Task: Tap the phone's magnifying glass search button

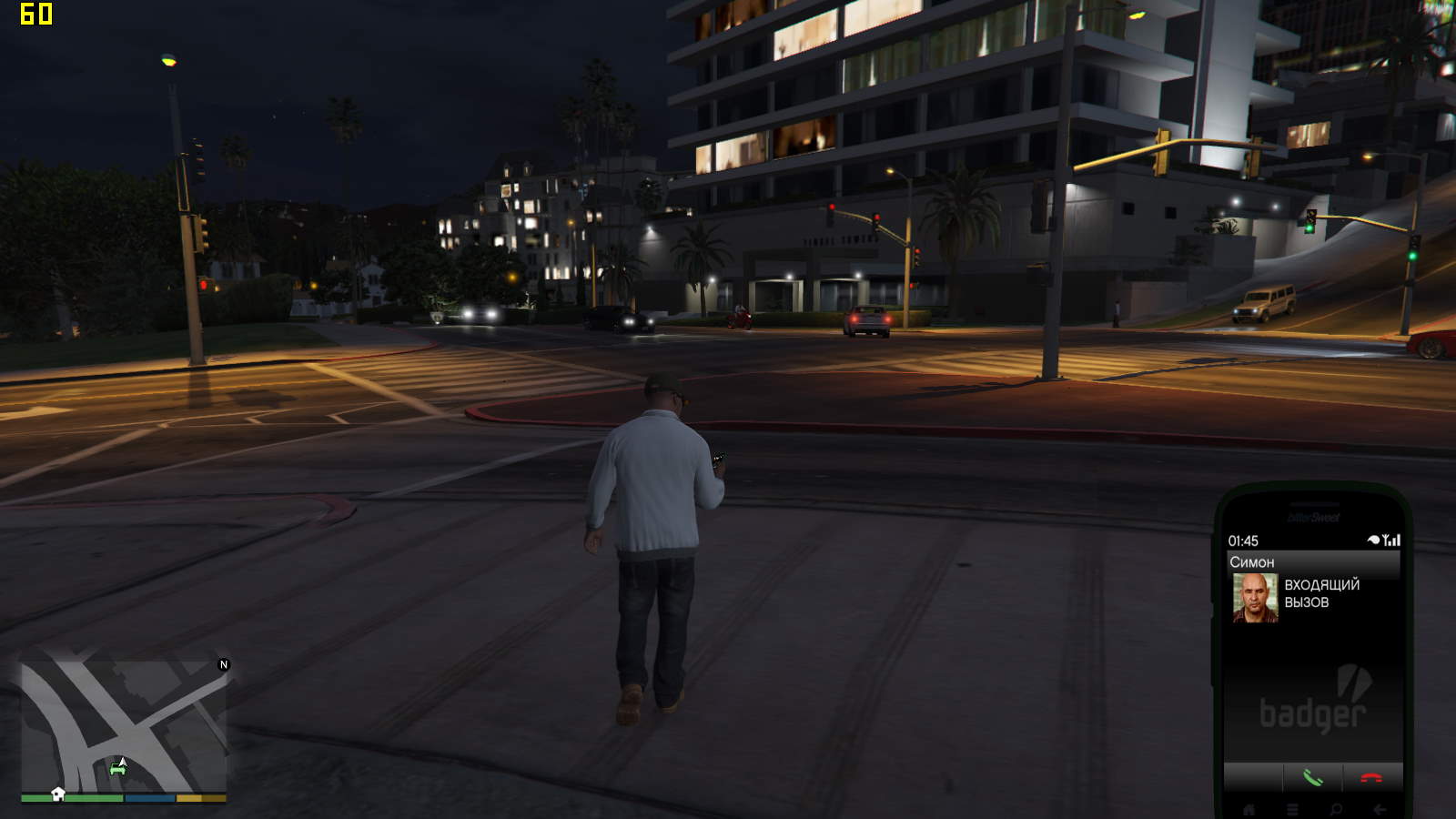Action: click(x=1336, y=809)
